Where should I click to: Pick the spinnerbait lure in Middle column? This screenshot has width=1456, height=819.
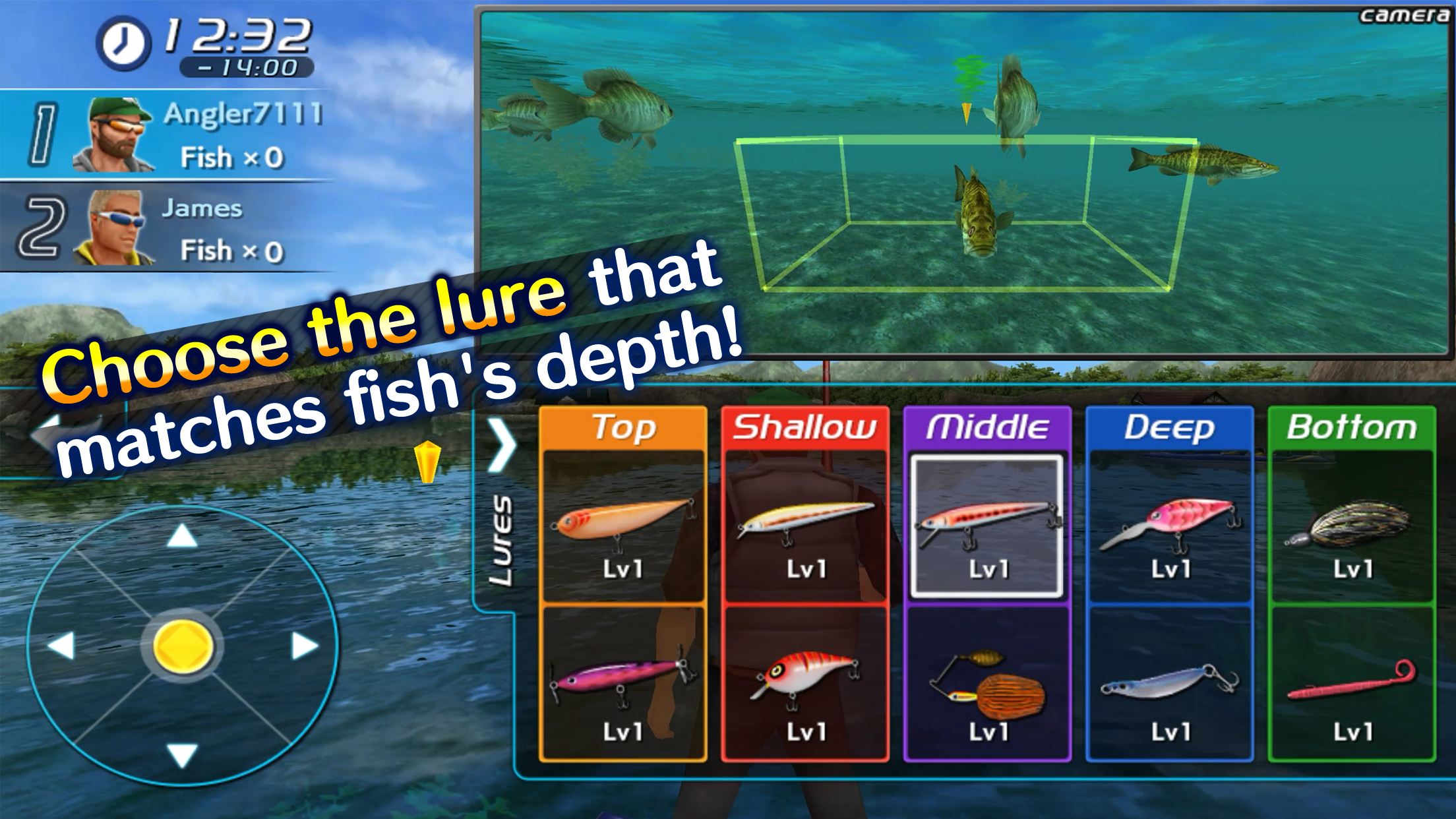point(986,686)
